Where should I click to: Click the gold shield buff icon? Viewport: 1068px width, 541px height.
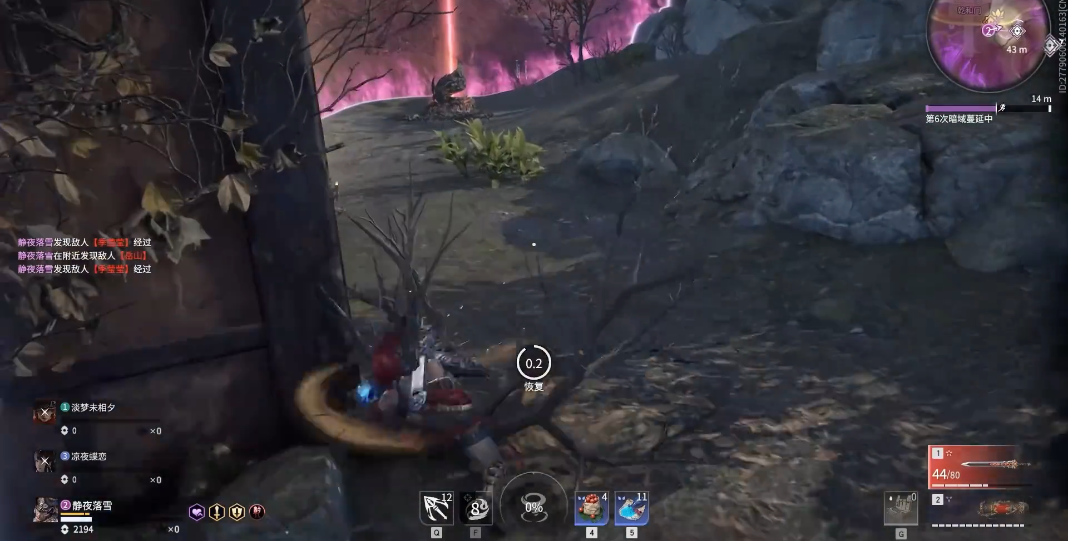(237, 511)
